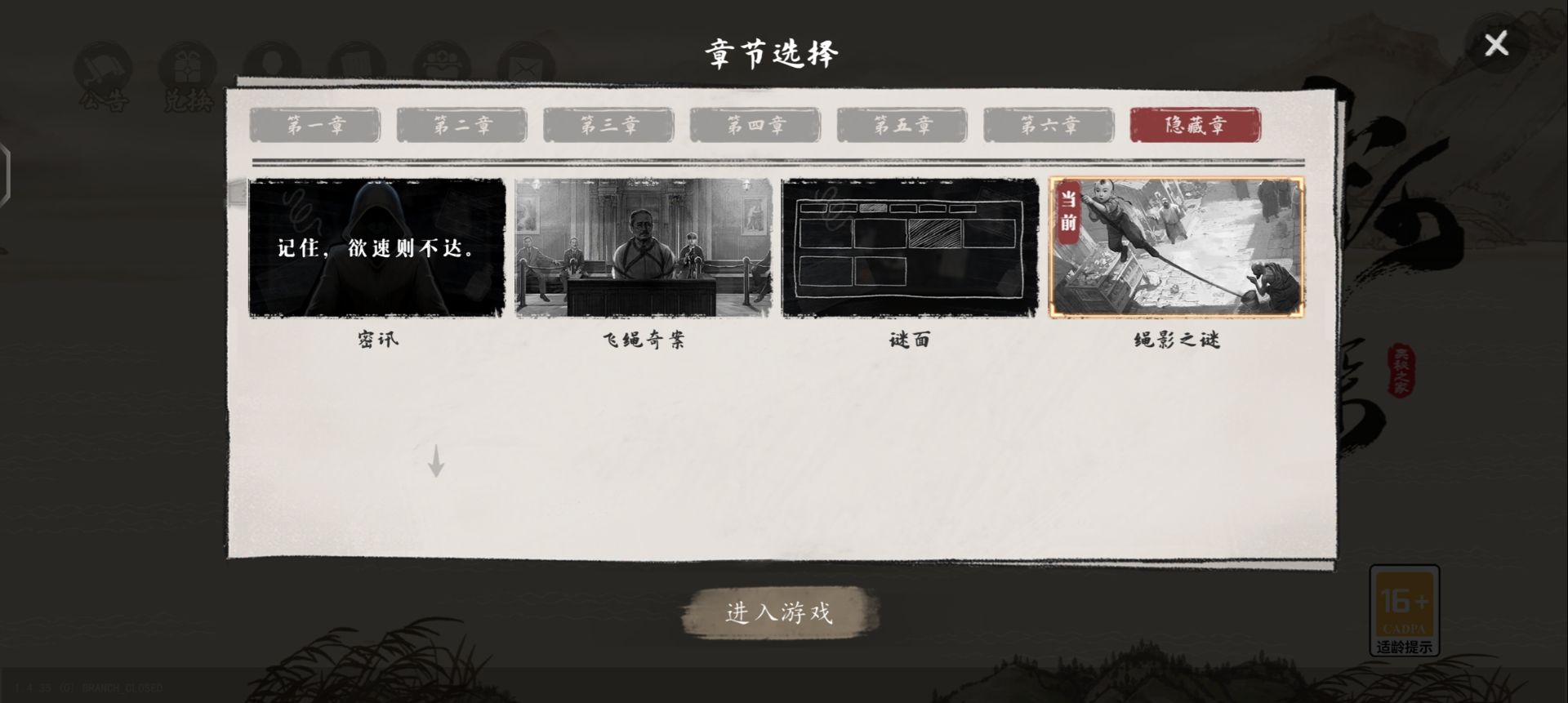Image resolution: width=1568 pixels, height=703 pixels.
Task: Open the mail envelope icon
Action: pyautogui.click(x=527, y=61)
